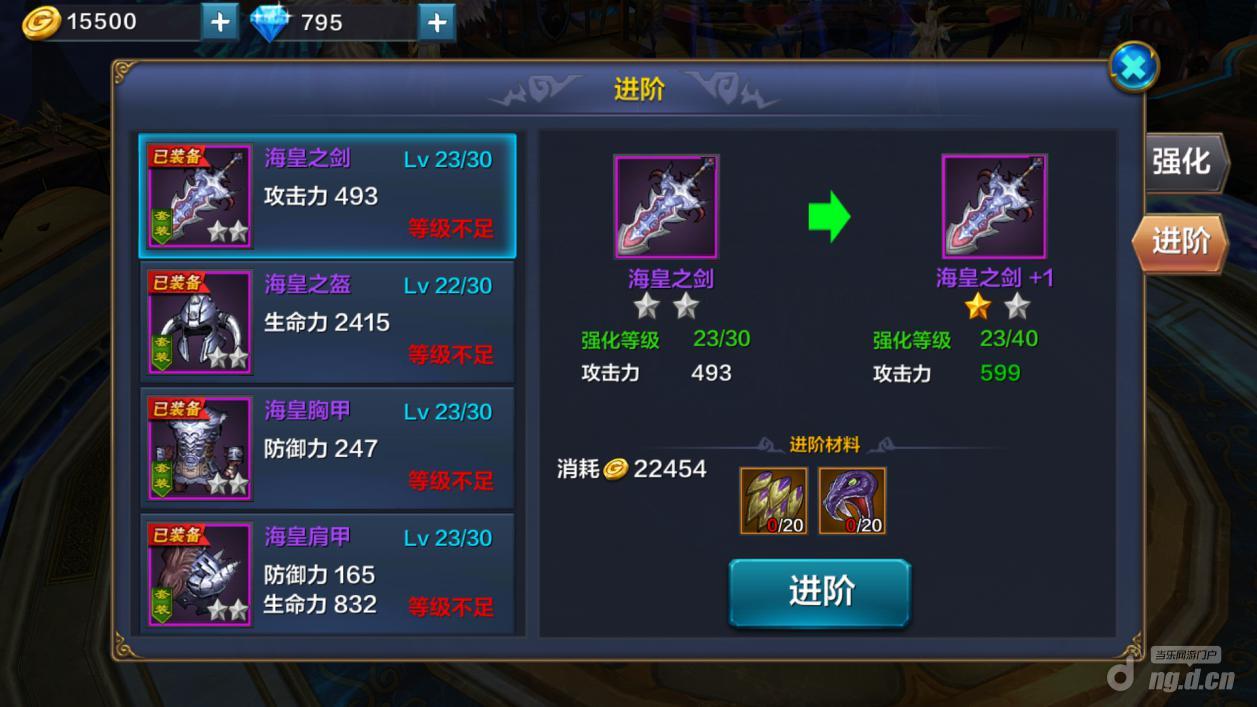Close the 进阶 panel
Screen dimensions: 1257x707
[1133, 68]
